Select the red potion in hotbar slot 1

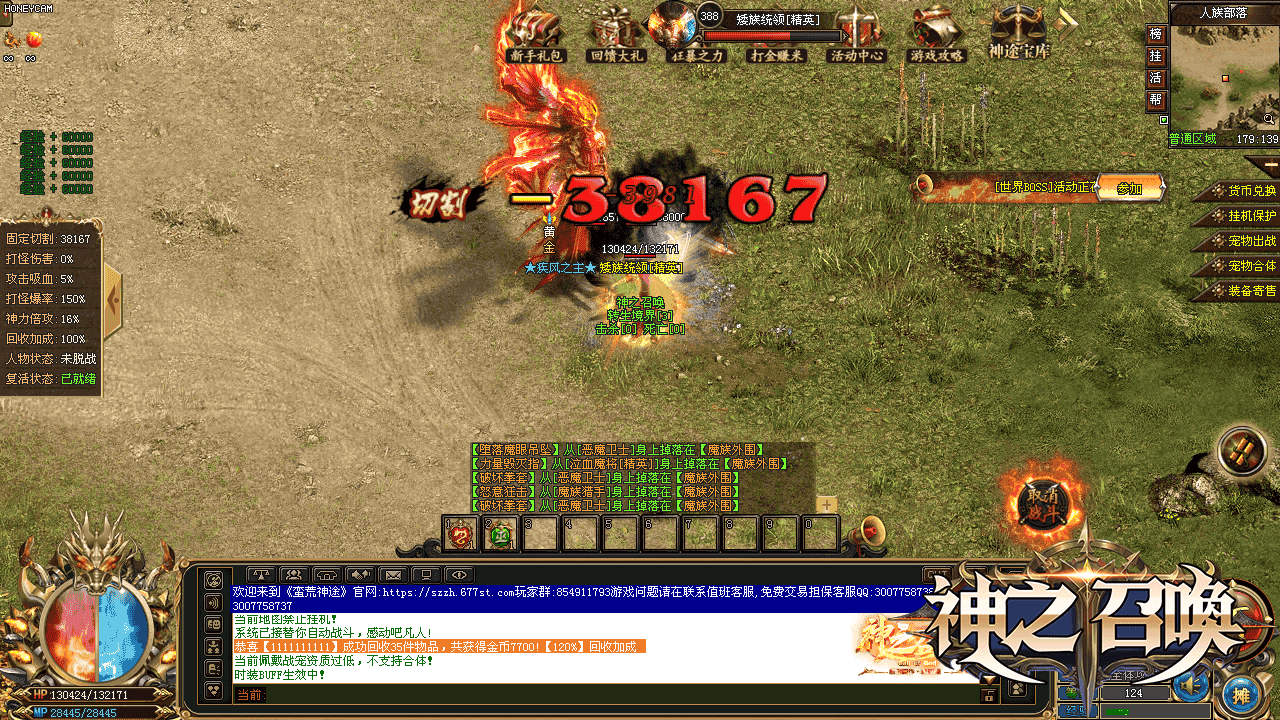(x=460, y=535)
